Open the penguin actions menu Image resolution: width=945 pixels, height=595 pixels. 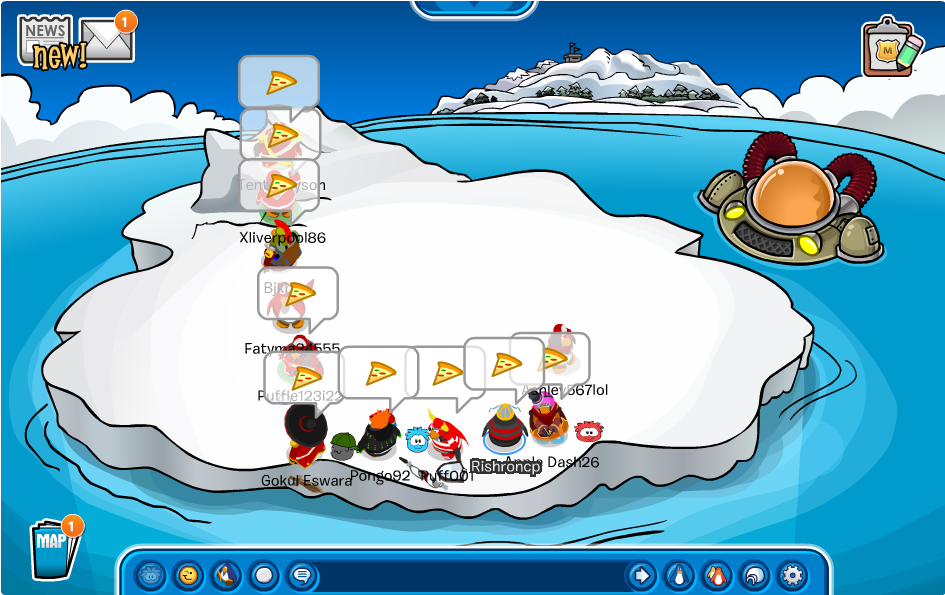click(x=226, y=575)
